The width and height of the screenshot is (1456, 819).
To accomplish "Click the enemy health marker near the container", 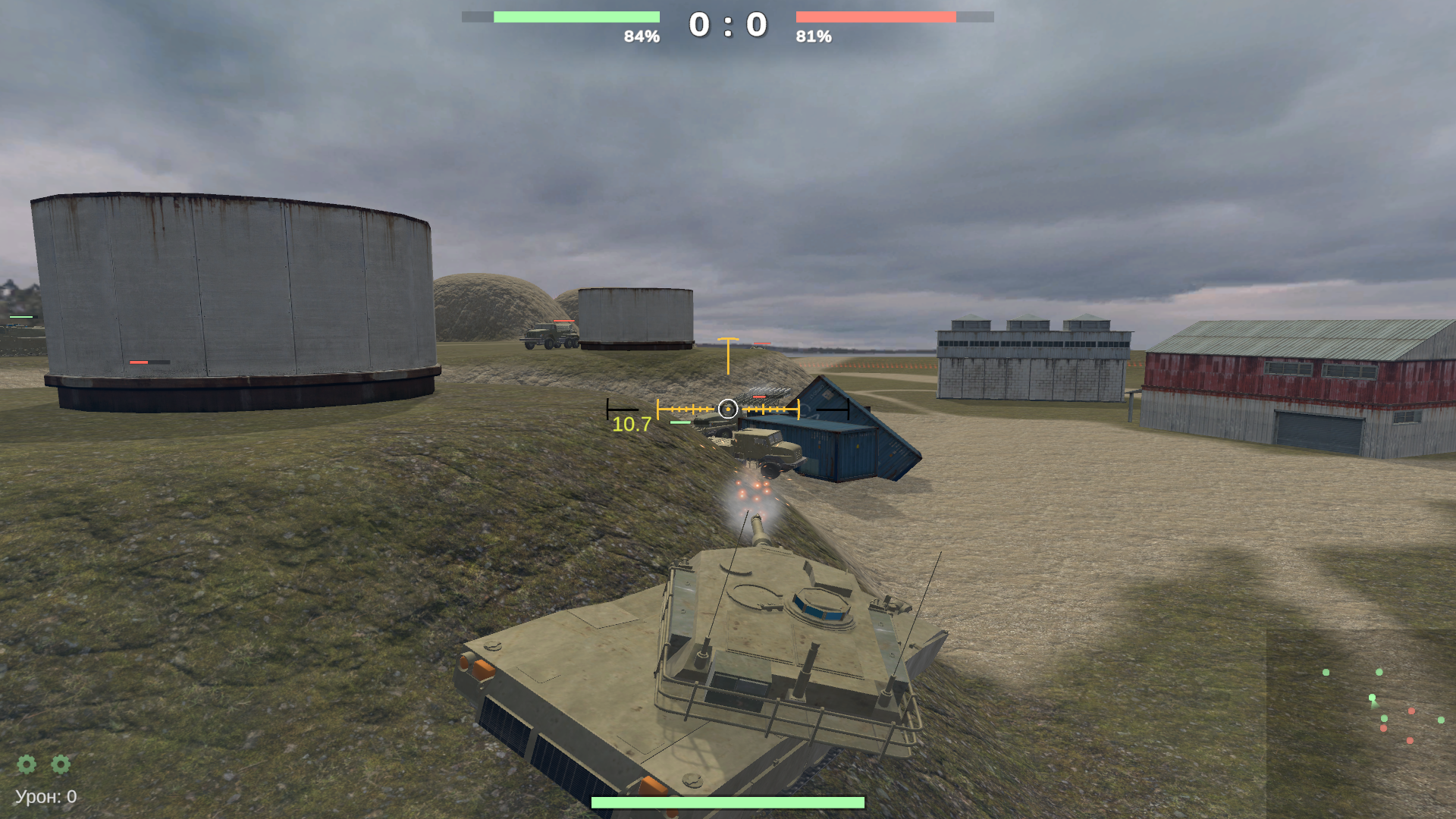I will tap(761, 396).
